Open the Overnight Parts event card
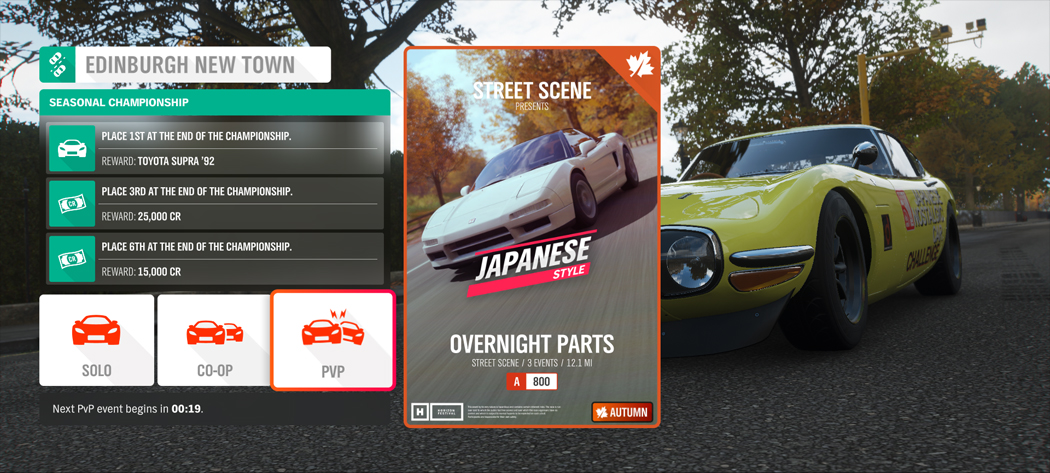The height and width of the screenshot is (473, 1050). 532,237
